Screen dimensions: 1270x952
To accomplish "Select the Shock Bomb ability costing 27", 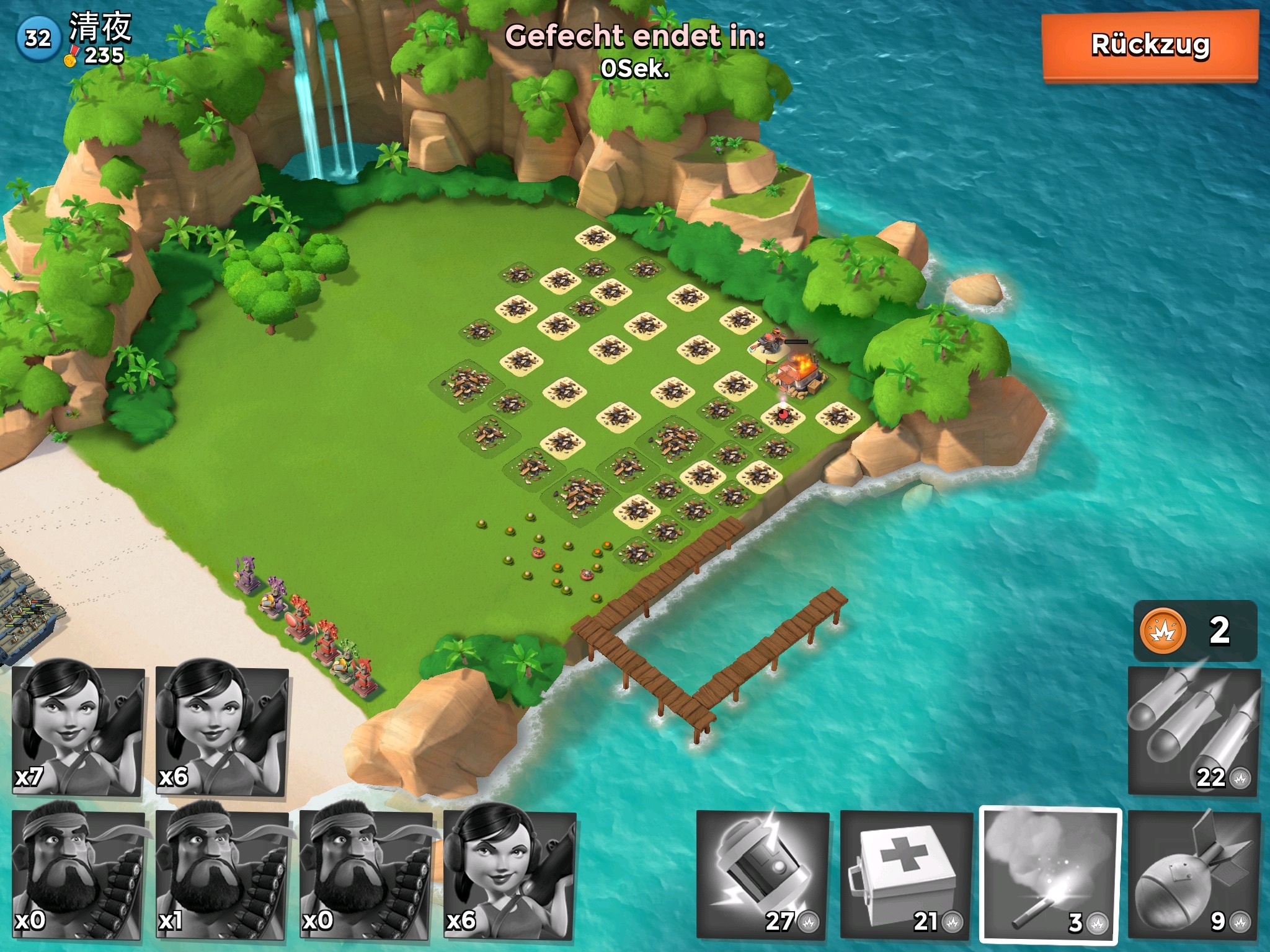I will pyautogui.click(x=763, y=875).
